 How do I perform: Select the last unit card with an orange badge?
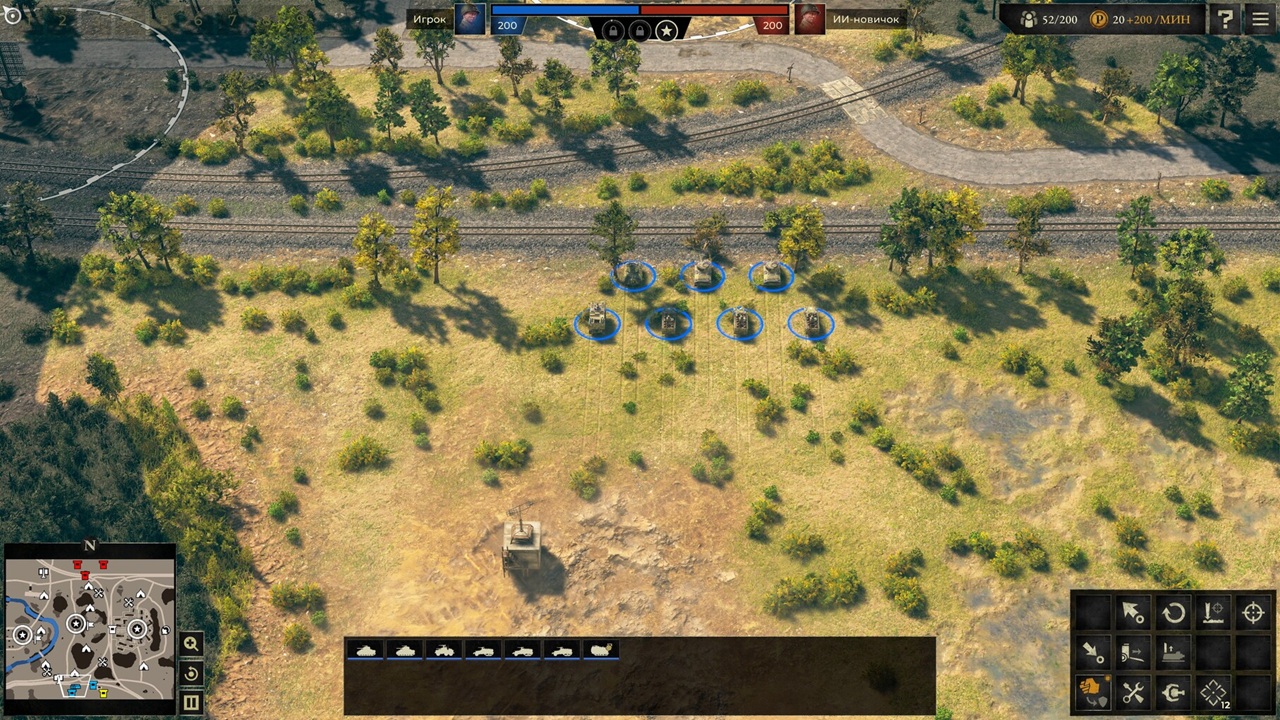[x=601, y=650]
